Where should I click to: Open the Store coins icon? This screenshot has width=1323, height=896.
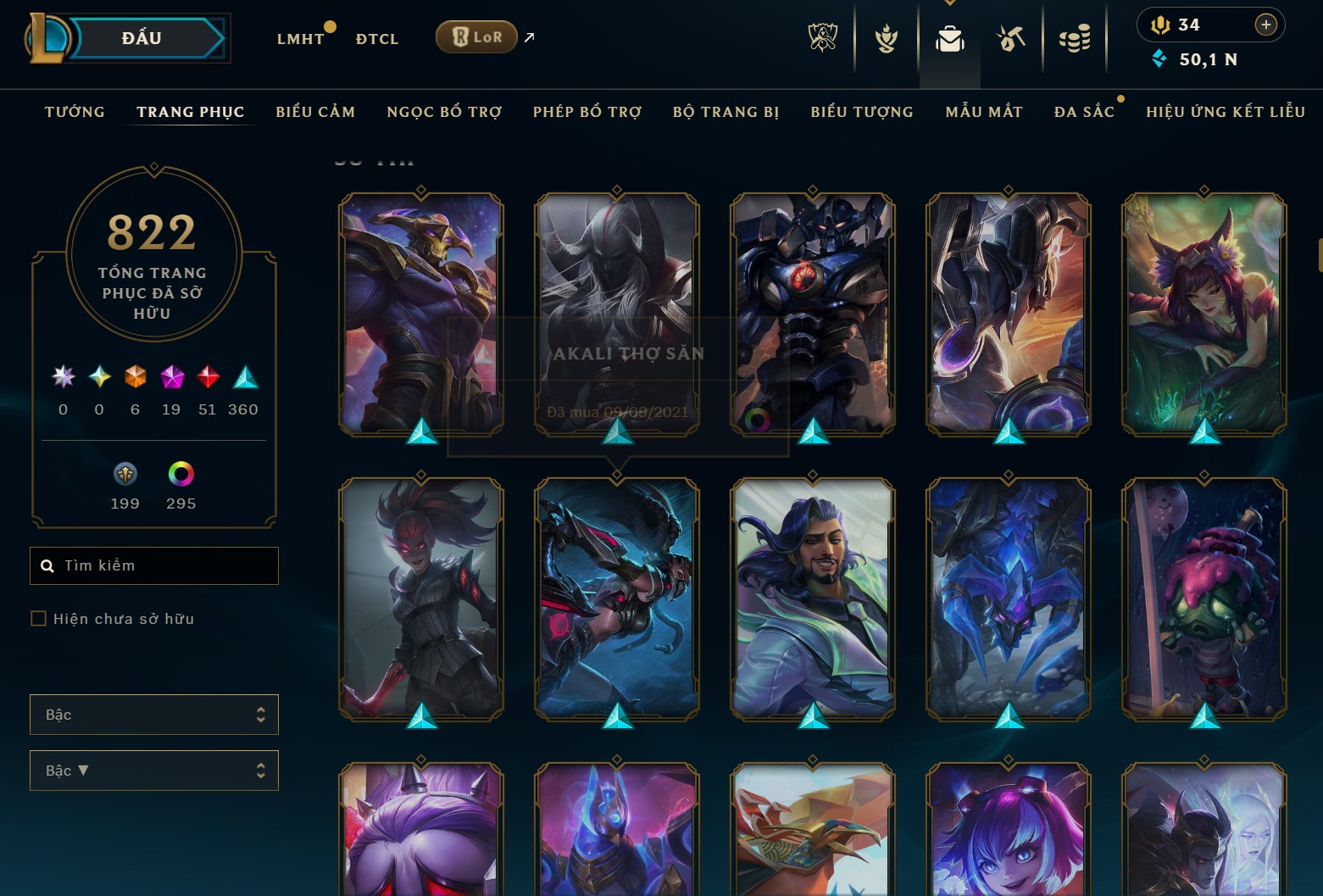[x=1075, y=37]
